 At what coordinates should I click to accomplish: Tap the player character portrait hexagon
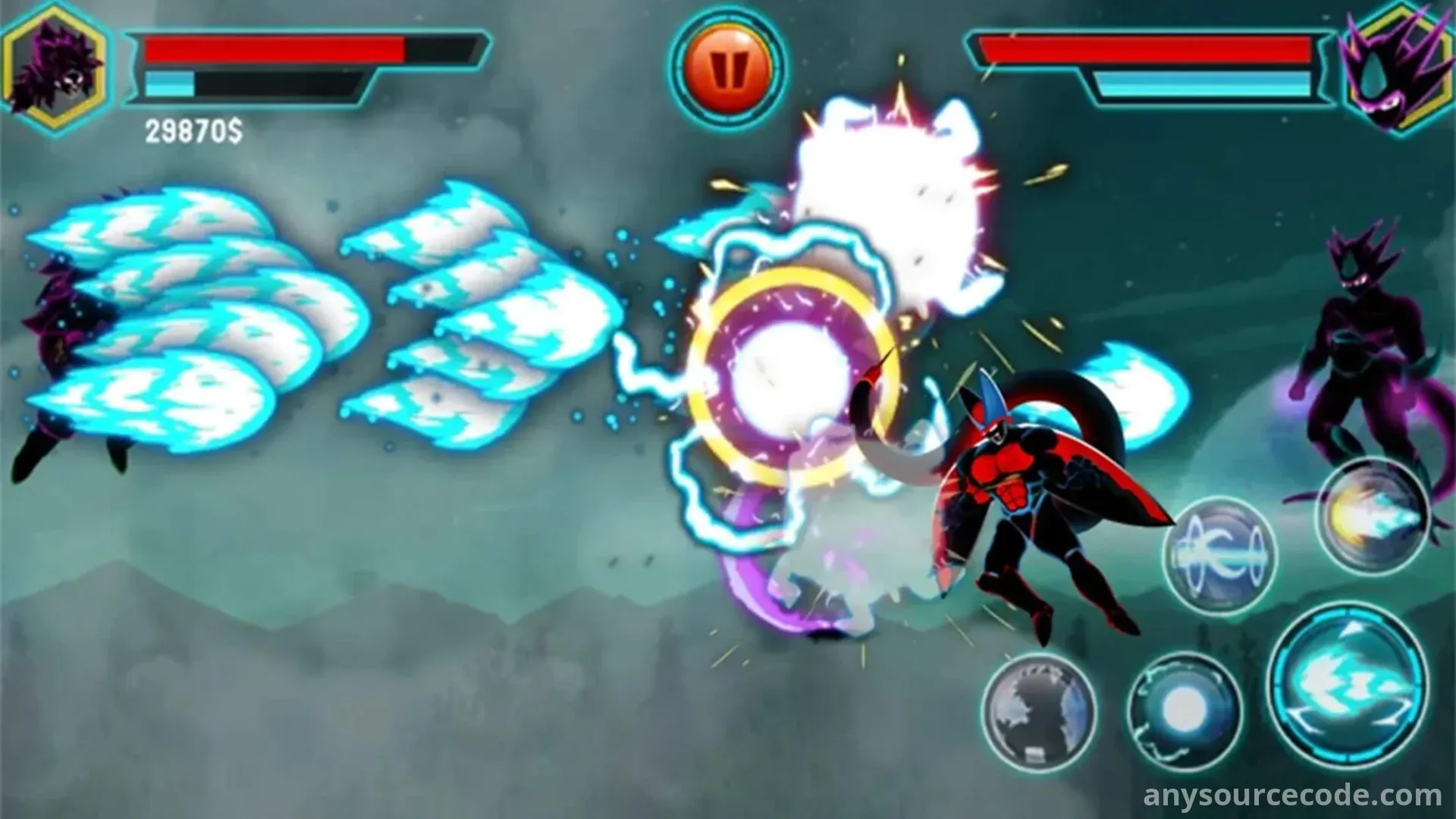[53, 68]
